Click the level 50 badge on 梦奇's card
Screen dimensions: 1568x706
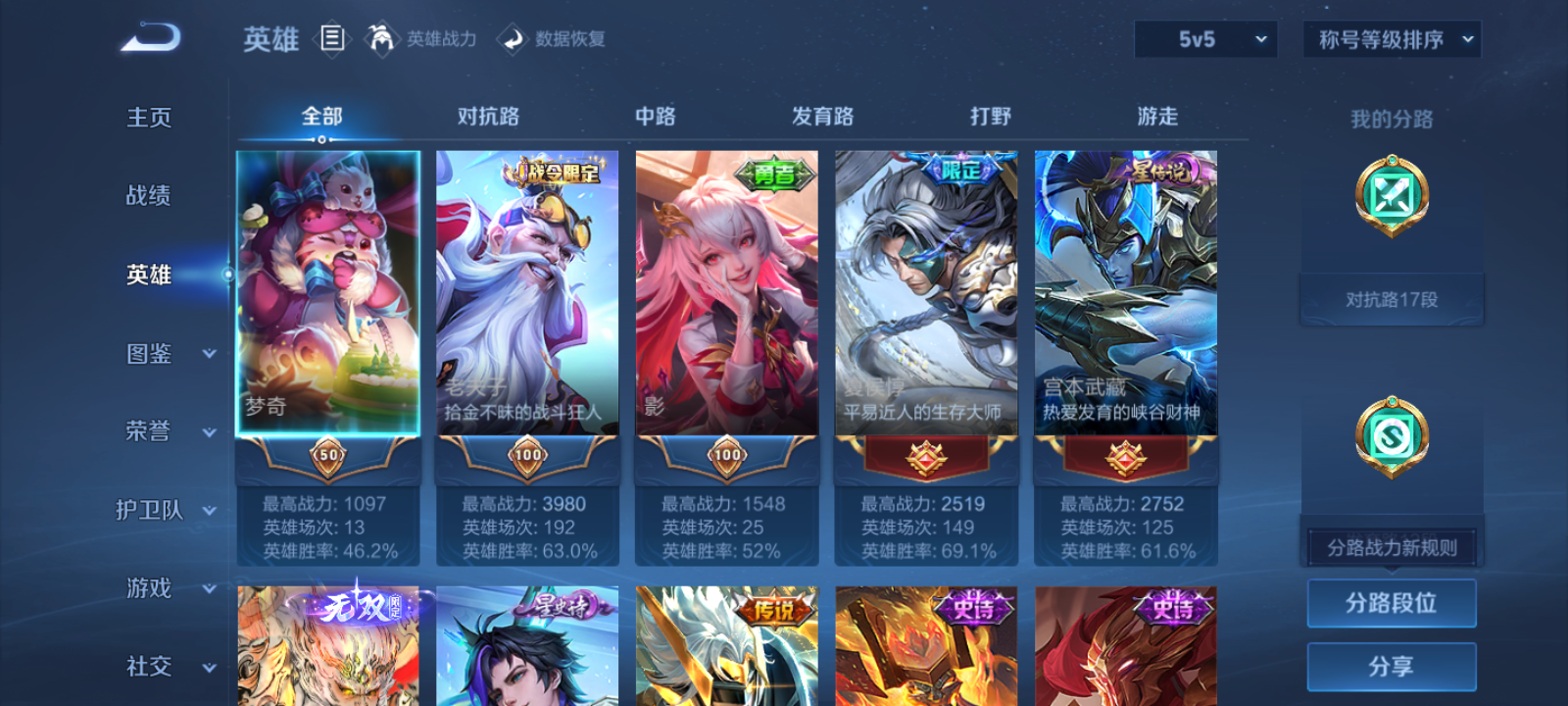click(327, 457)
